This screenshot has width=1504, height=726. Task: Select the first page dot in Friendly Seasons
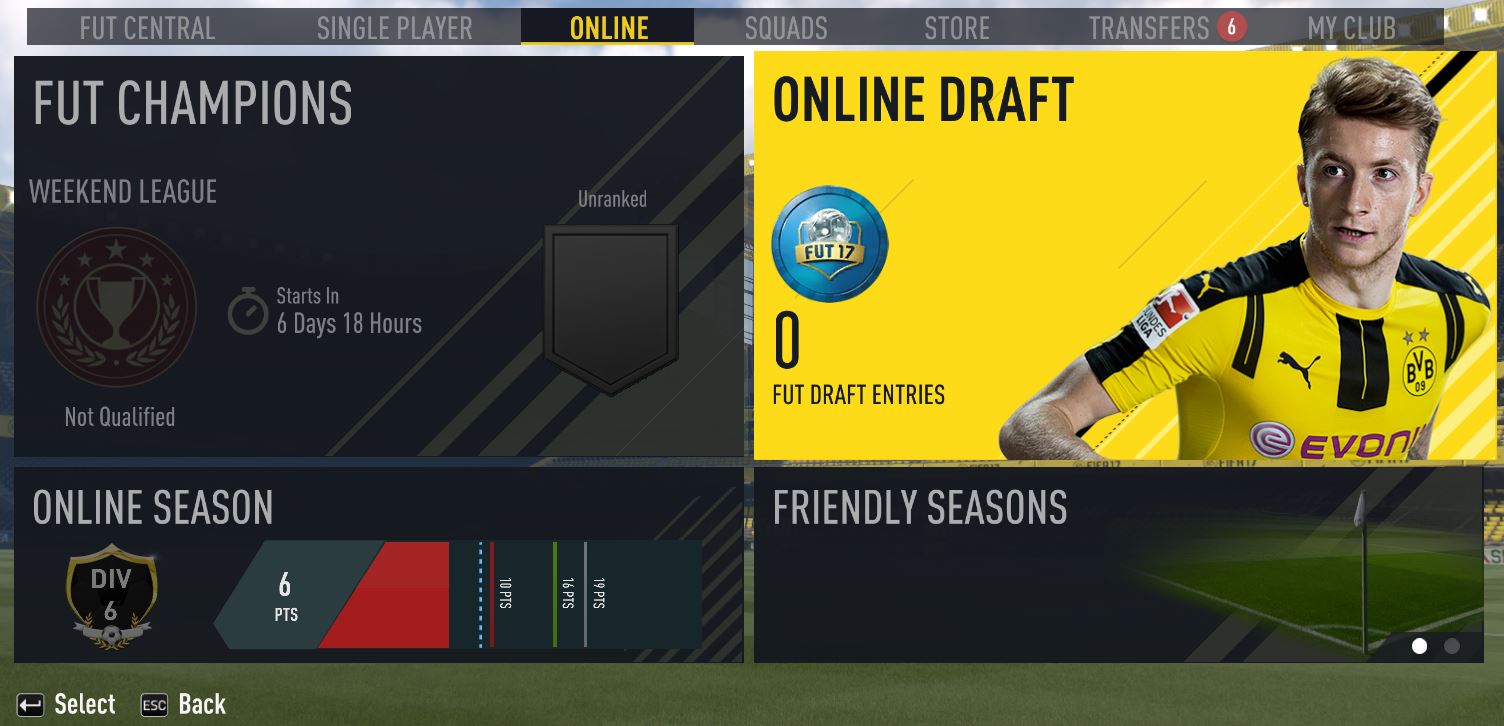point(1418,646)
